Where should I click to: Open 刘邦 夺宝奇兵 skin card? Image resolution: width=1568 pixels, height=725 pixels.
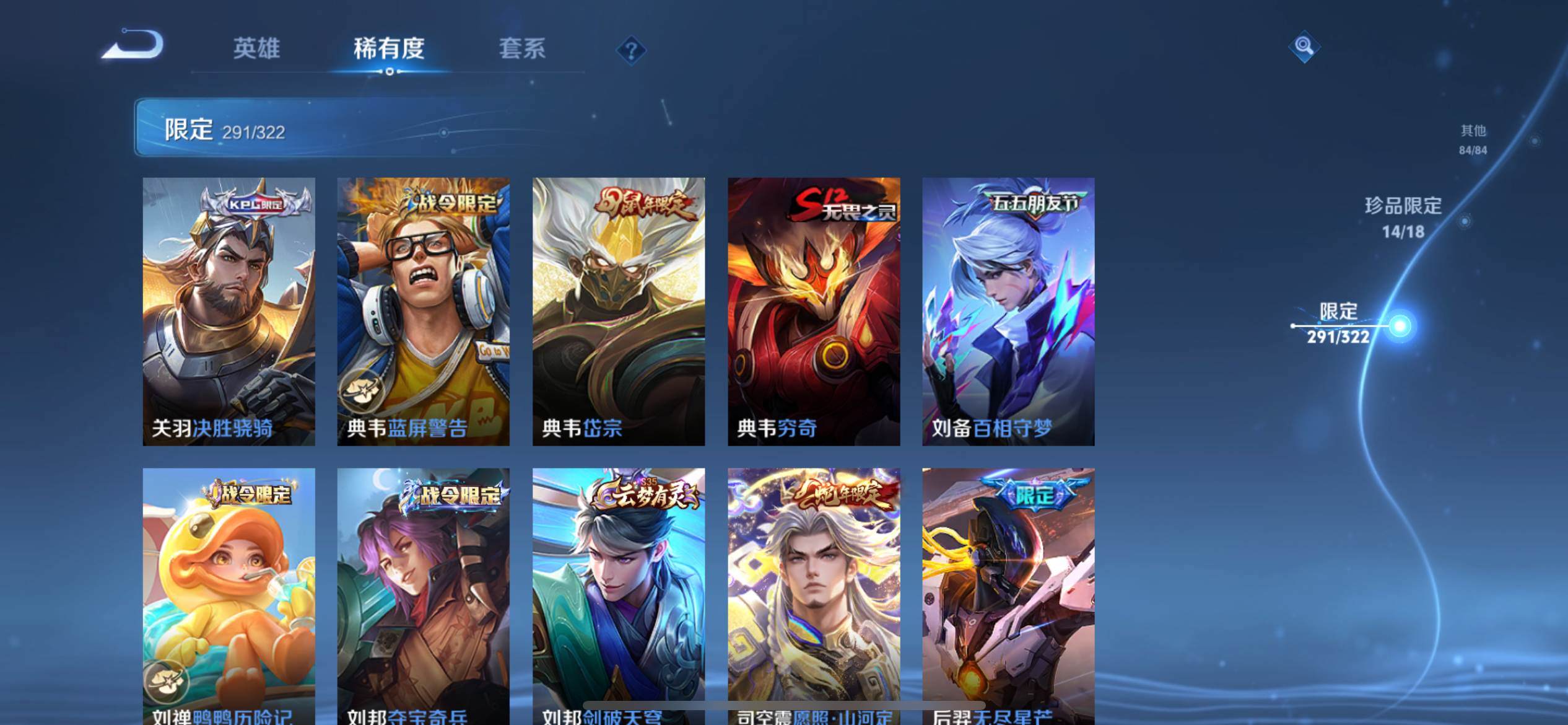423,595
